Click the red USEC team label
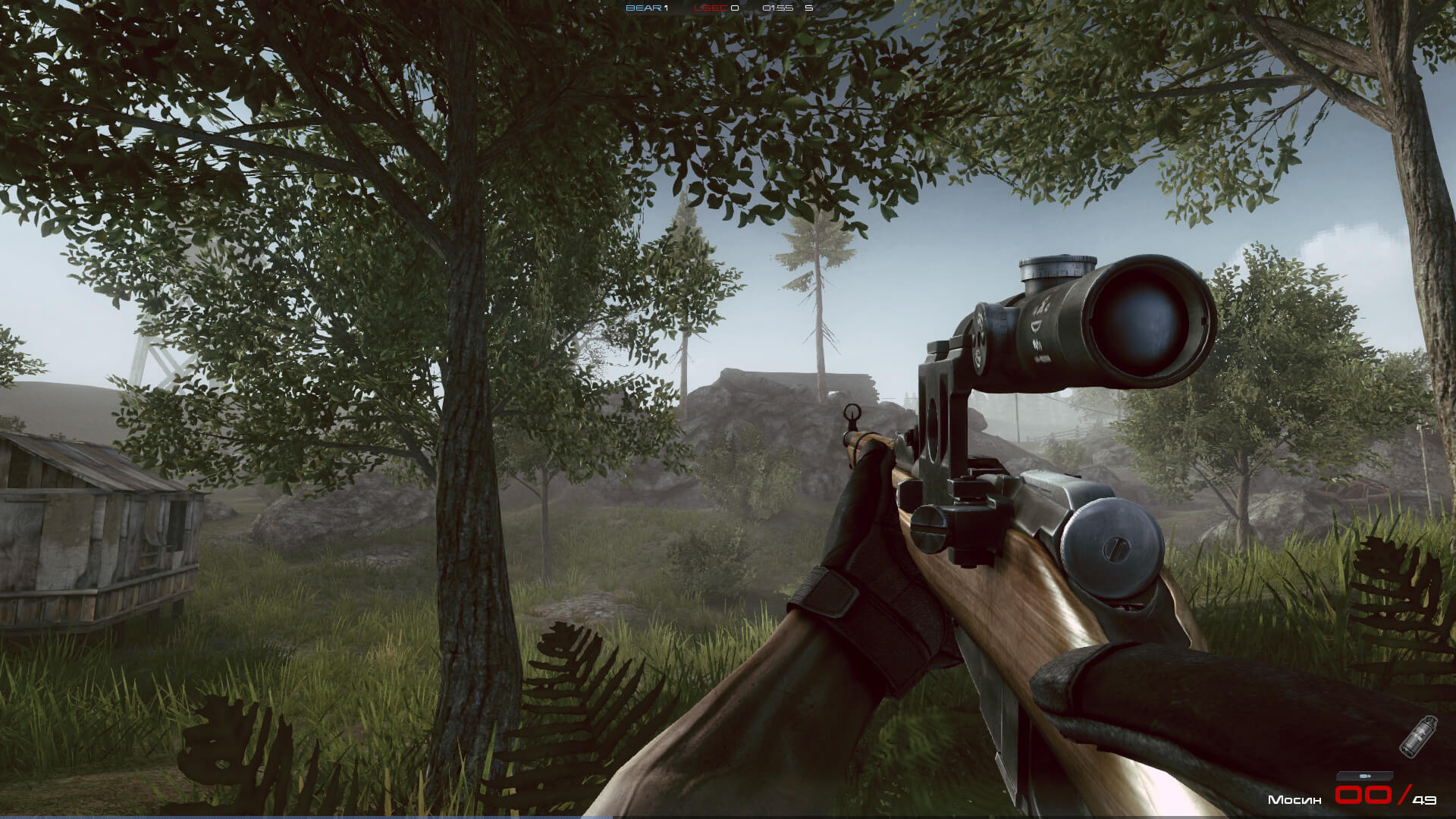The width and height of the screenshot is (1456, 819). coord(711,8)
